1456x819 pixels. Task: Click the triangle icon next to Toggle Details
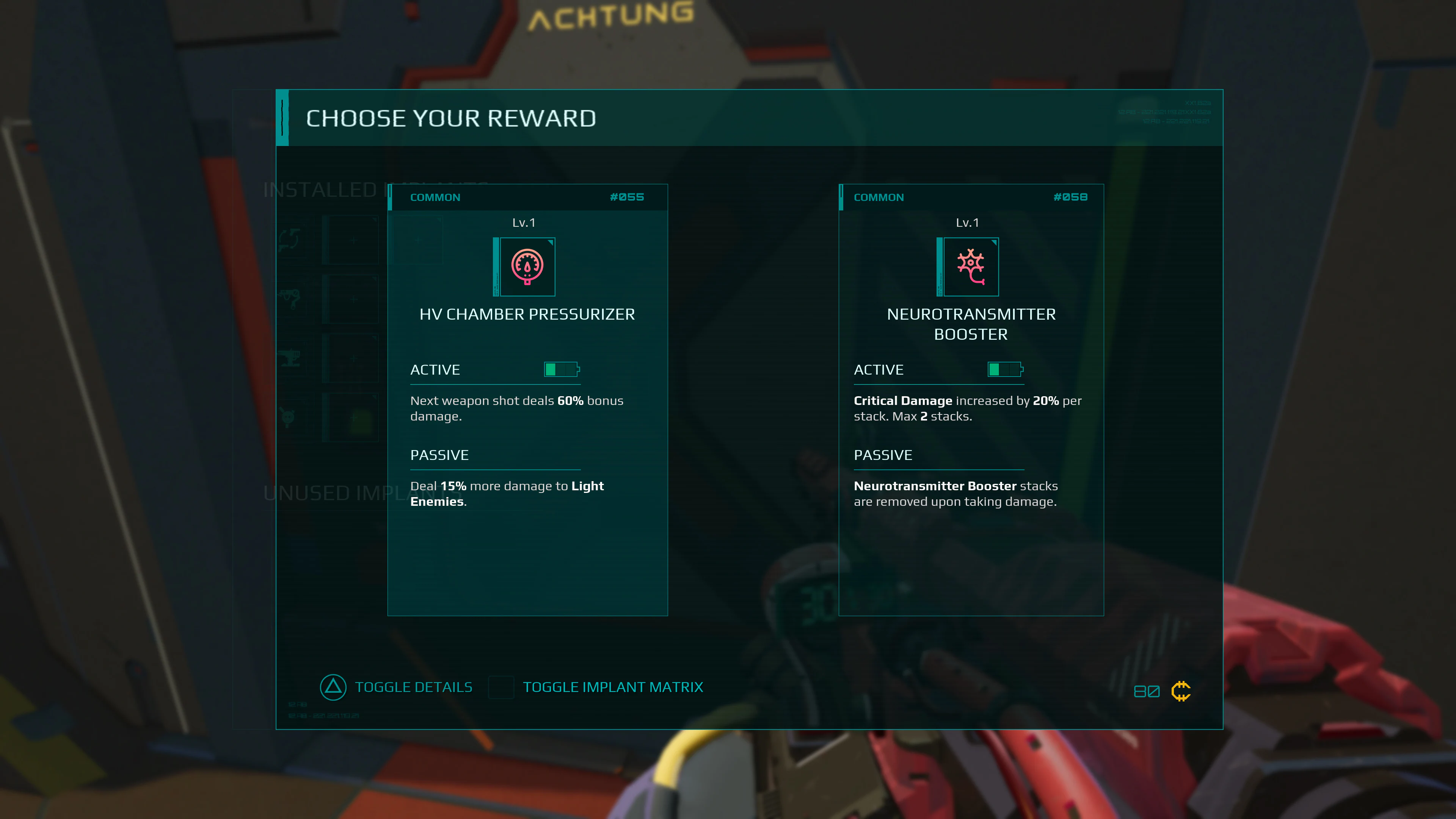click(333, 688)
